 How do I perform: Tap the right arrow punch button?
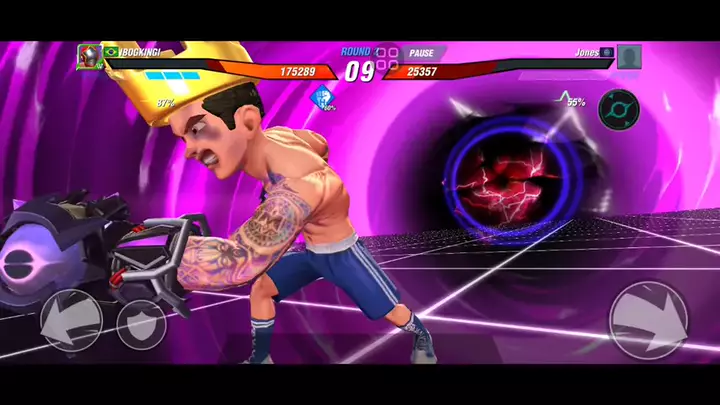[647, 320]
